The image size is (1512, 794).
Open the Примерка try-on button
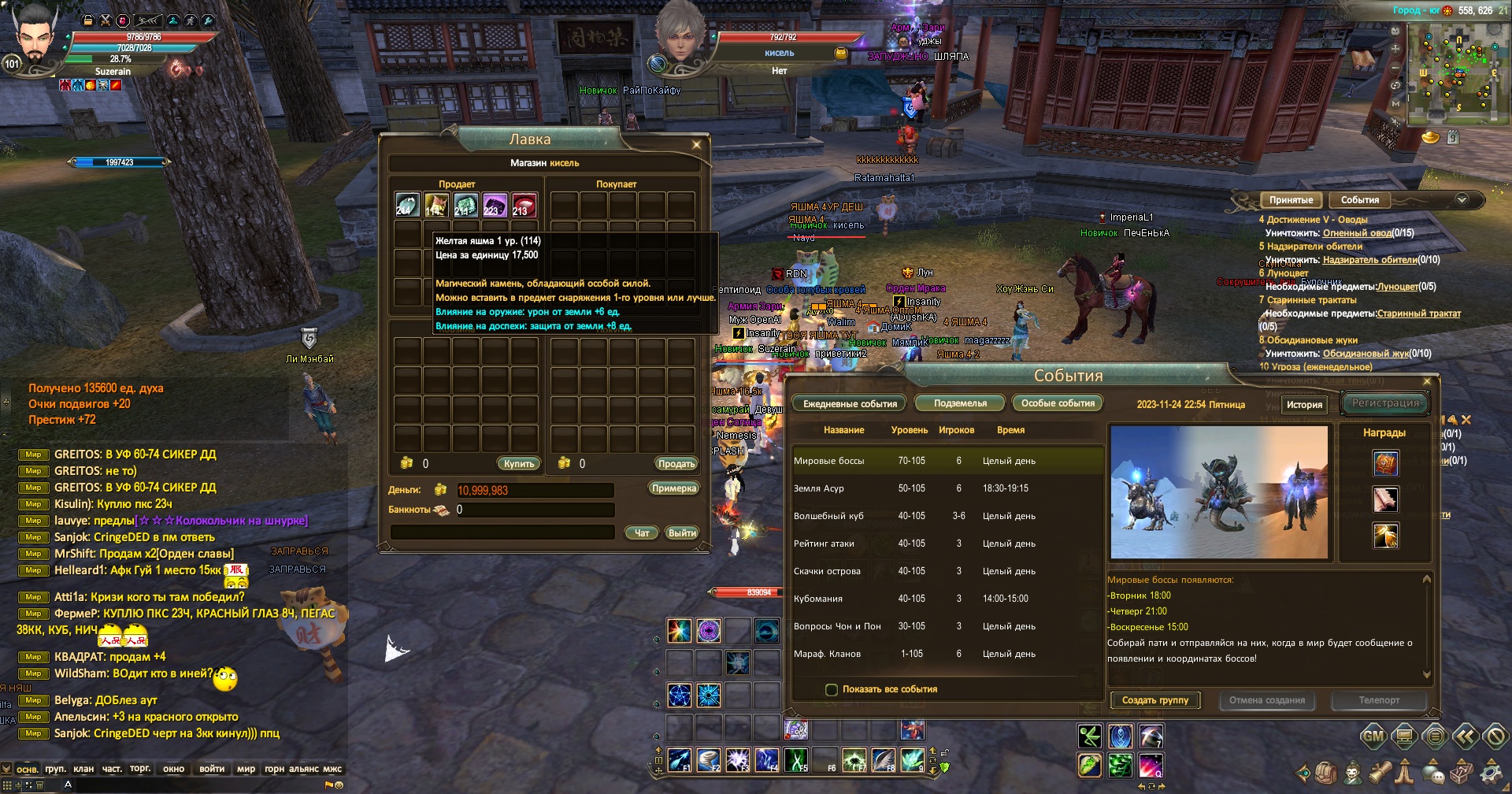(x=674, y=488)
